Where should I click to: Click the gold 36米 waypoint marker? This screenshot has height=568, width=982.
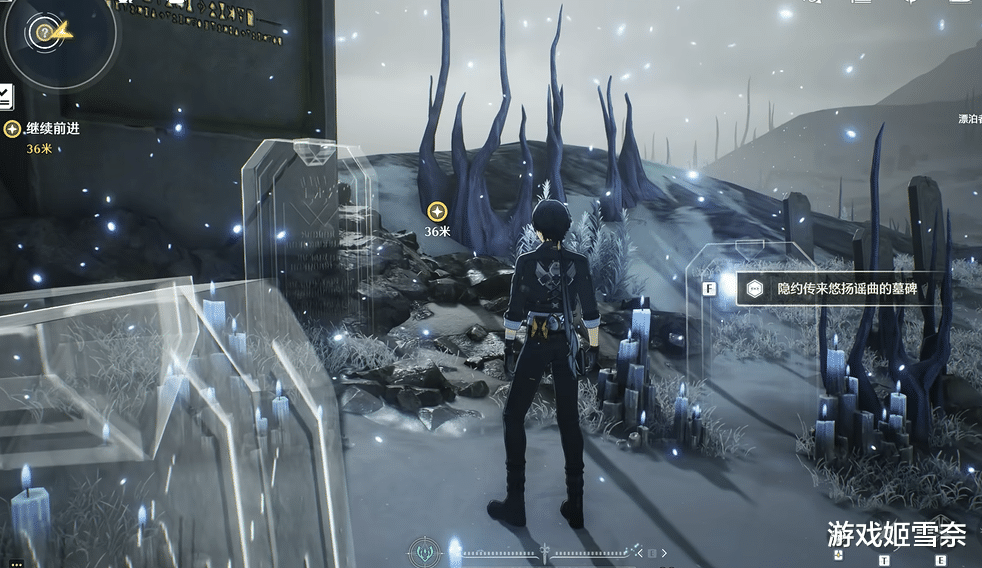click(x=436, y=211)
